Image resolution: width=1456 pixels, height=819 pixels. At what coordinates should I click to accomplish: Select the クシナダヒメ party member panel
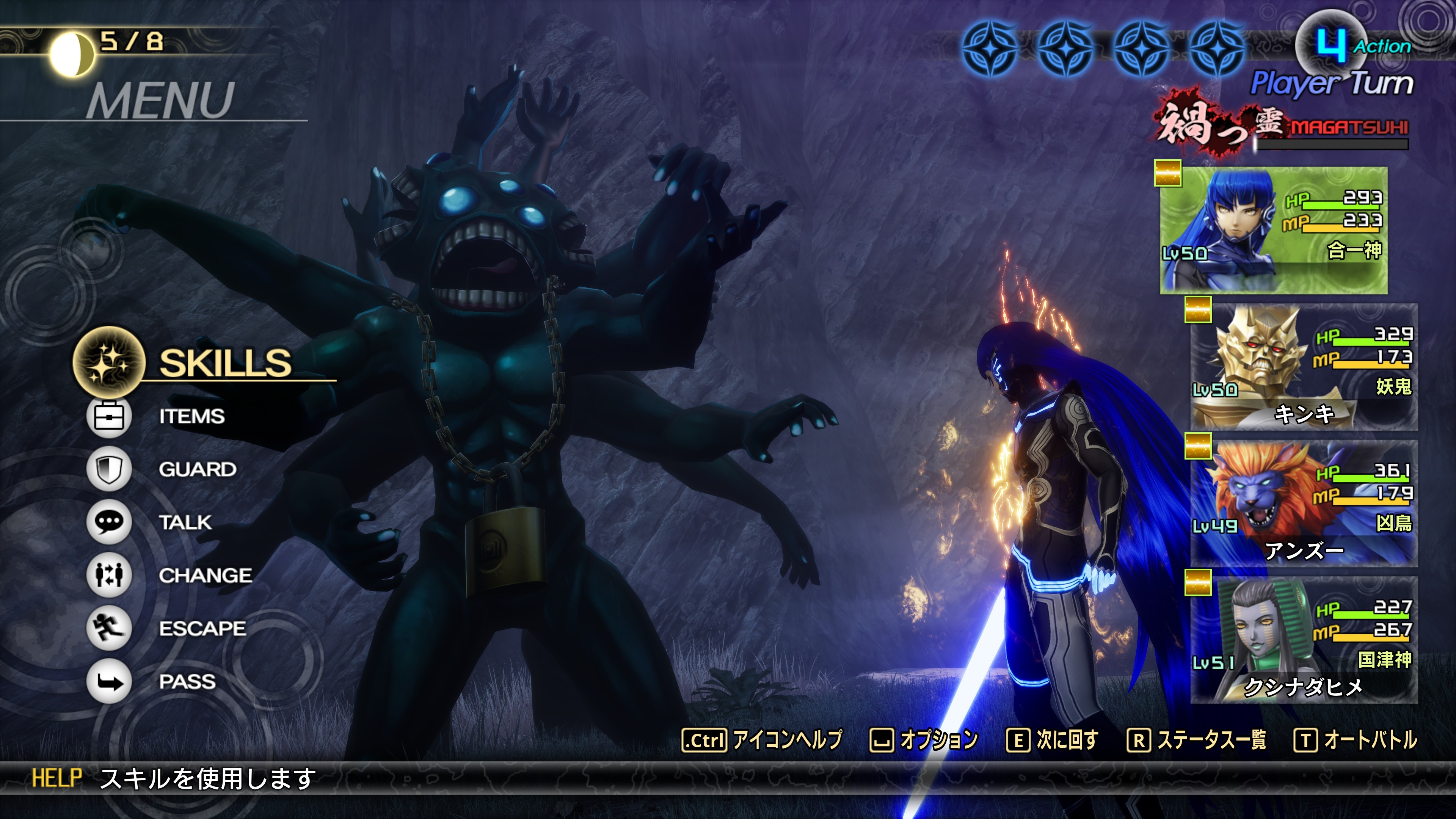tap(1304, 641)
